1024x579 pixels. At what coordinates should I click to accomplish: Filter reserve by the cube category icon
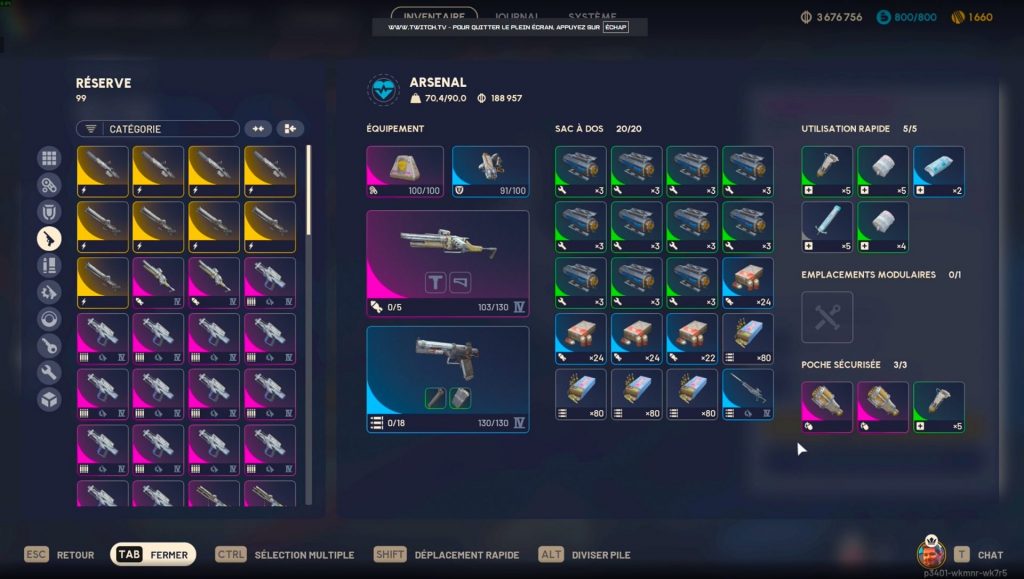(49, 400)
